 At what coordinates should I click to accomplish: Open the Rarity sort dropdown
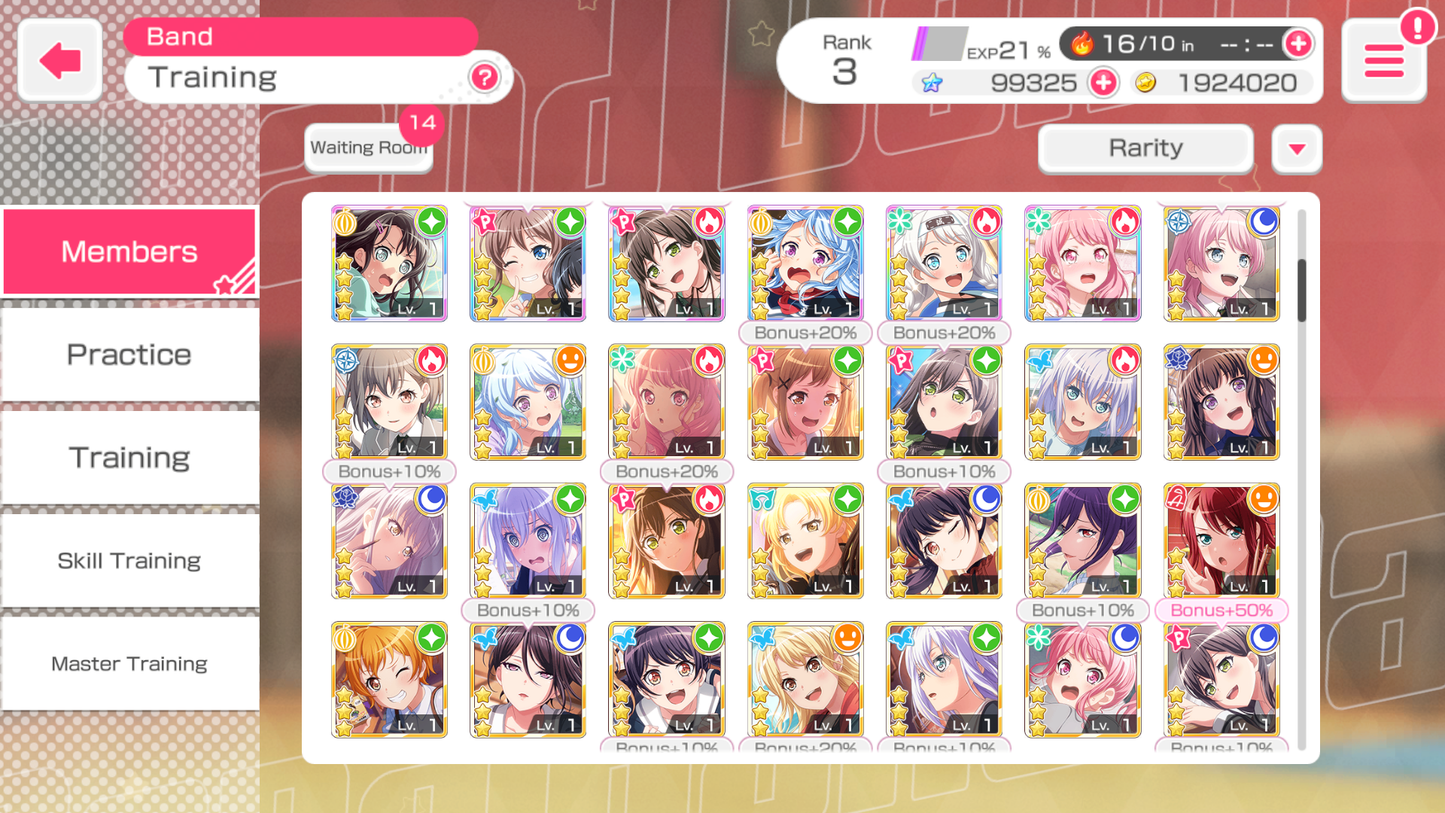pos(1144,148)
